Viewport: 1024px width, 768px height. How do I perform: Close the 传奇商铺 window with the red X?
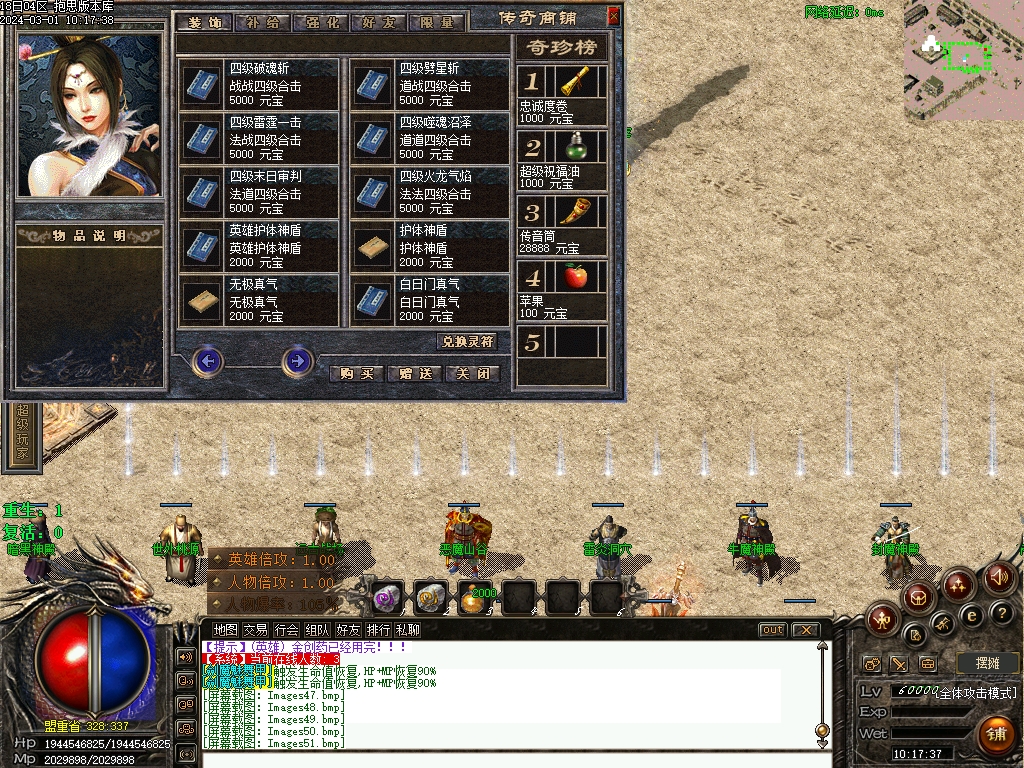pyautogui.click(x=614, y=15)
